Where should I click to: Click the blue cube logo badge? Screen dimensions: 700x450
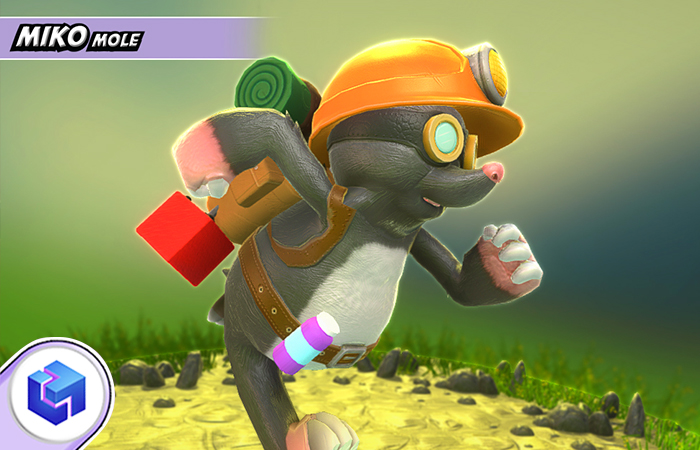tap(55, 392)
